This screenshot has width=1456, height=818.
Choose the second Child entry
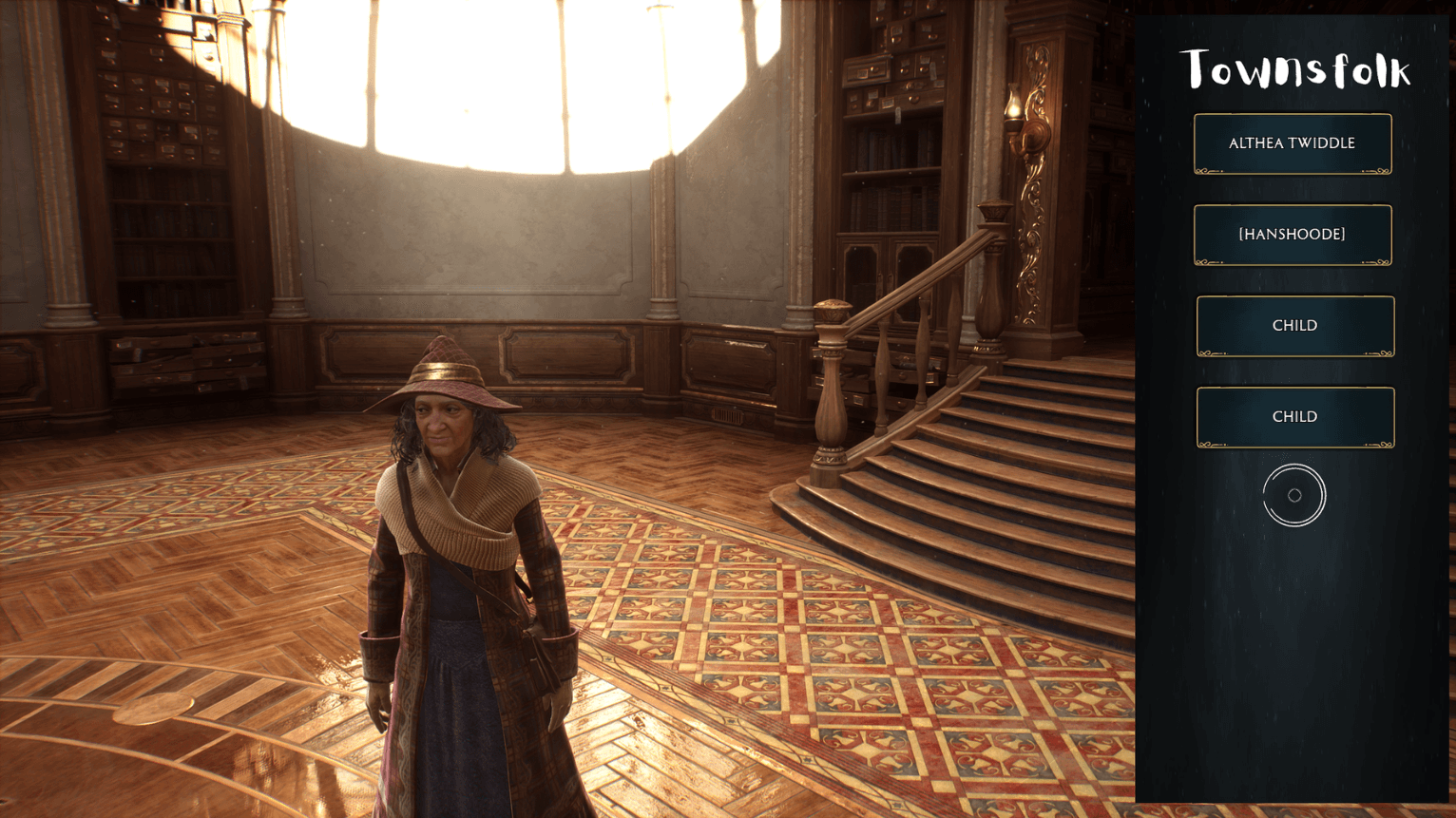(1294, 416)
